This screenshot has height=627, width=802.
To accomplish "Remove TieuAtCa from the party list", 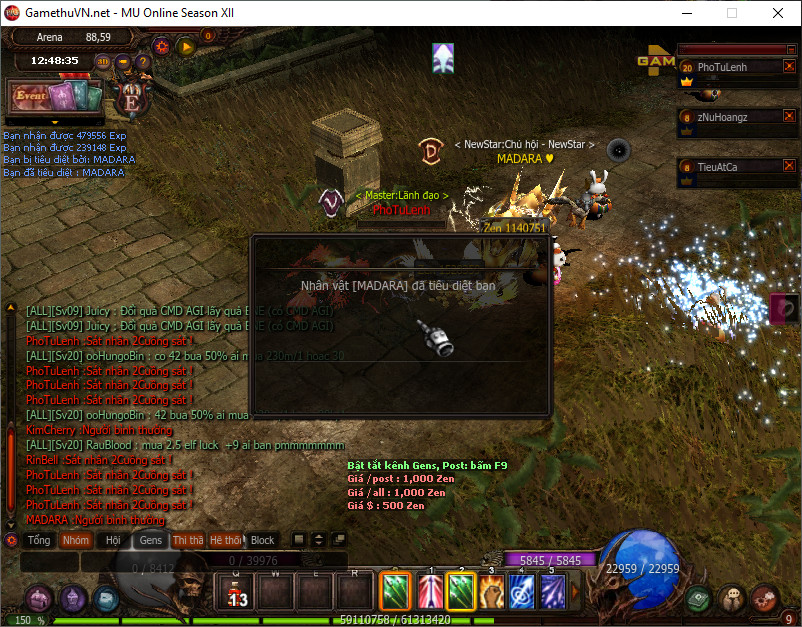I will point(789,167).
